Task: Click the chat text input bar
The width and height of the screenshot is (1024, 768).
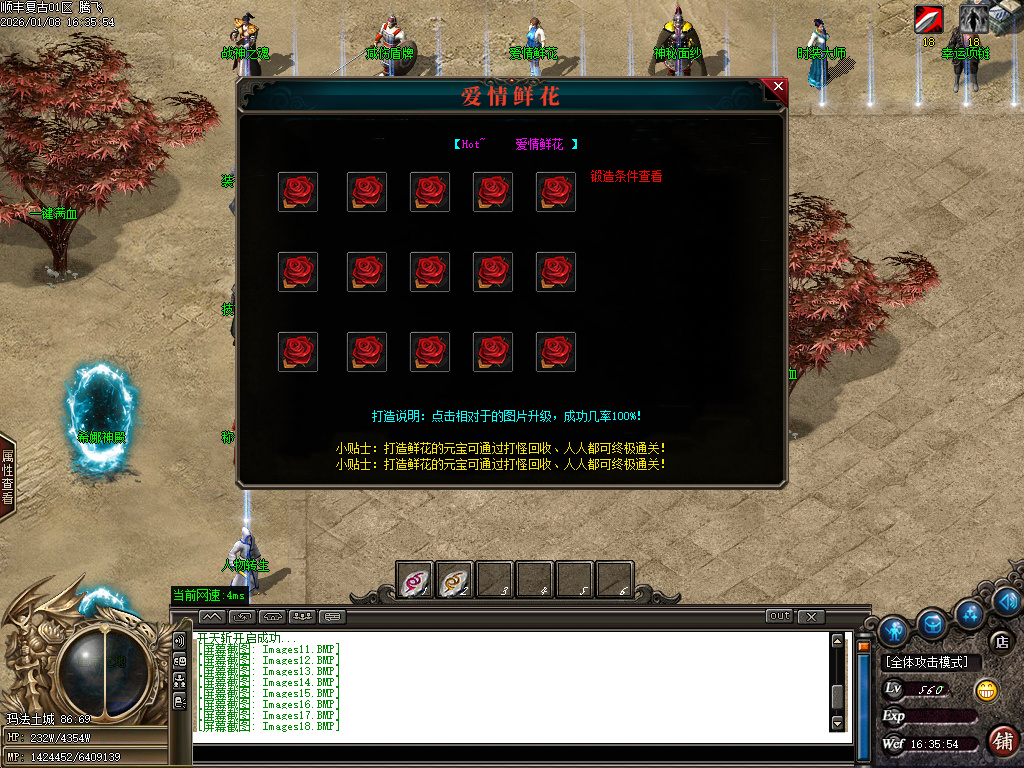Action: 520,752
